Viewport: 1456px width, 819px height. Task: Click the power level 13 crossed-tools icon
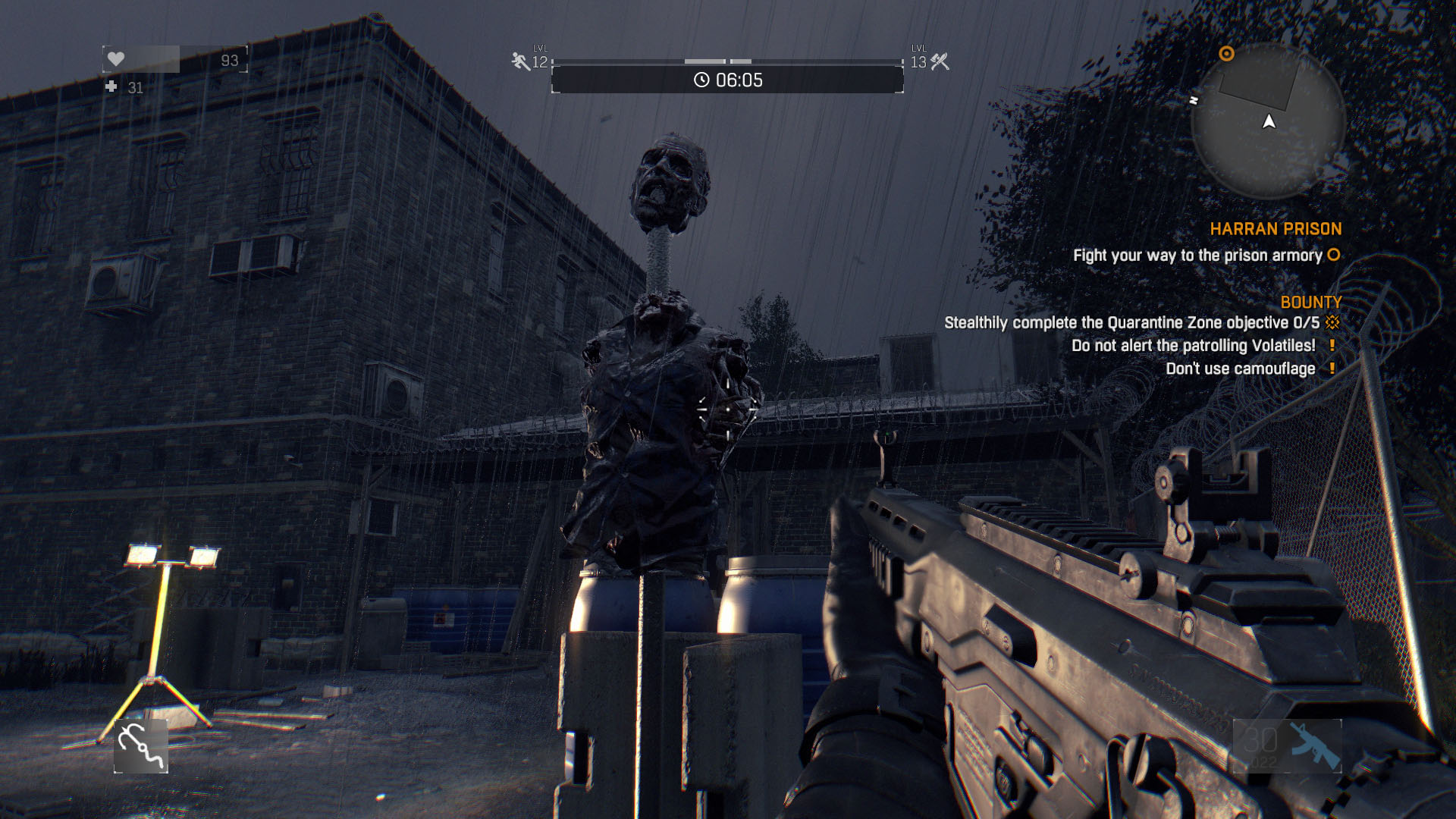click(x=940, y=61)
